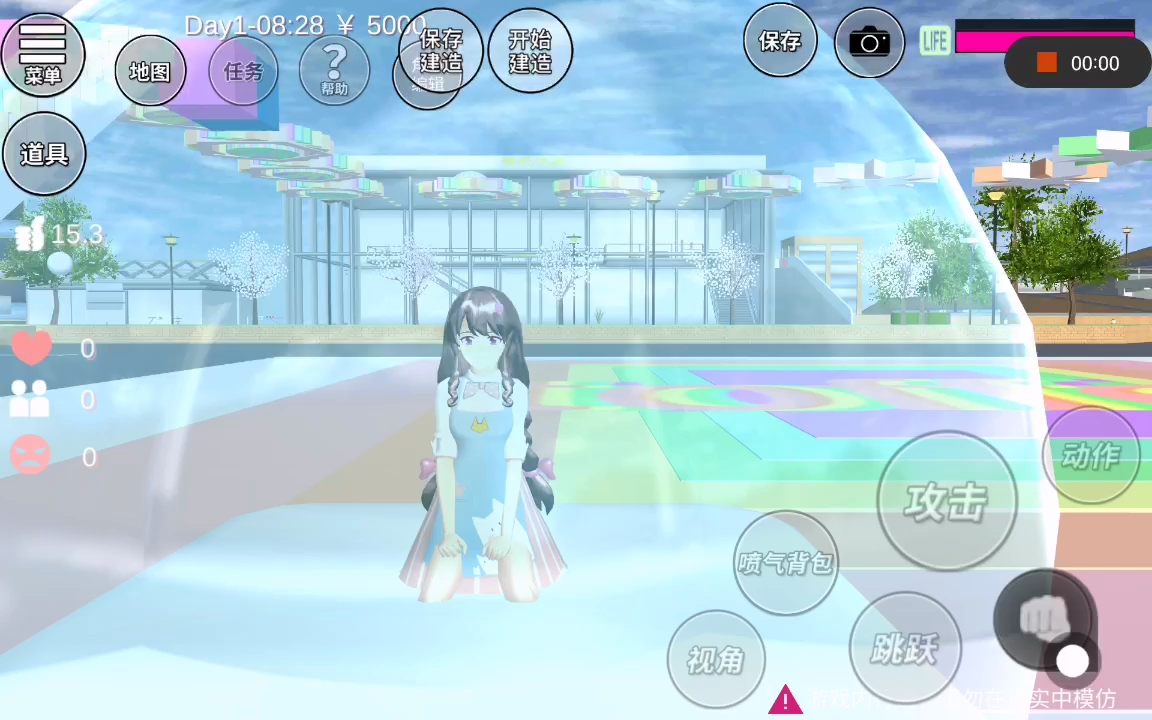Open the 道具 items button

coord(44,154)
